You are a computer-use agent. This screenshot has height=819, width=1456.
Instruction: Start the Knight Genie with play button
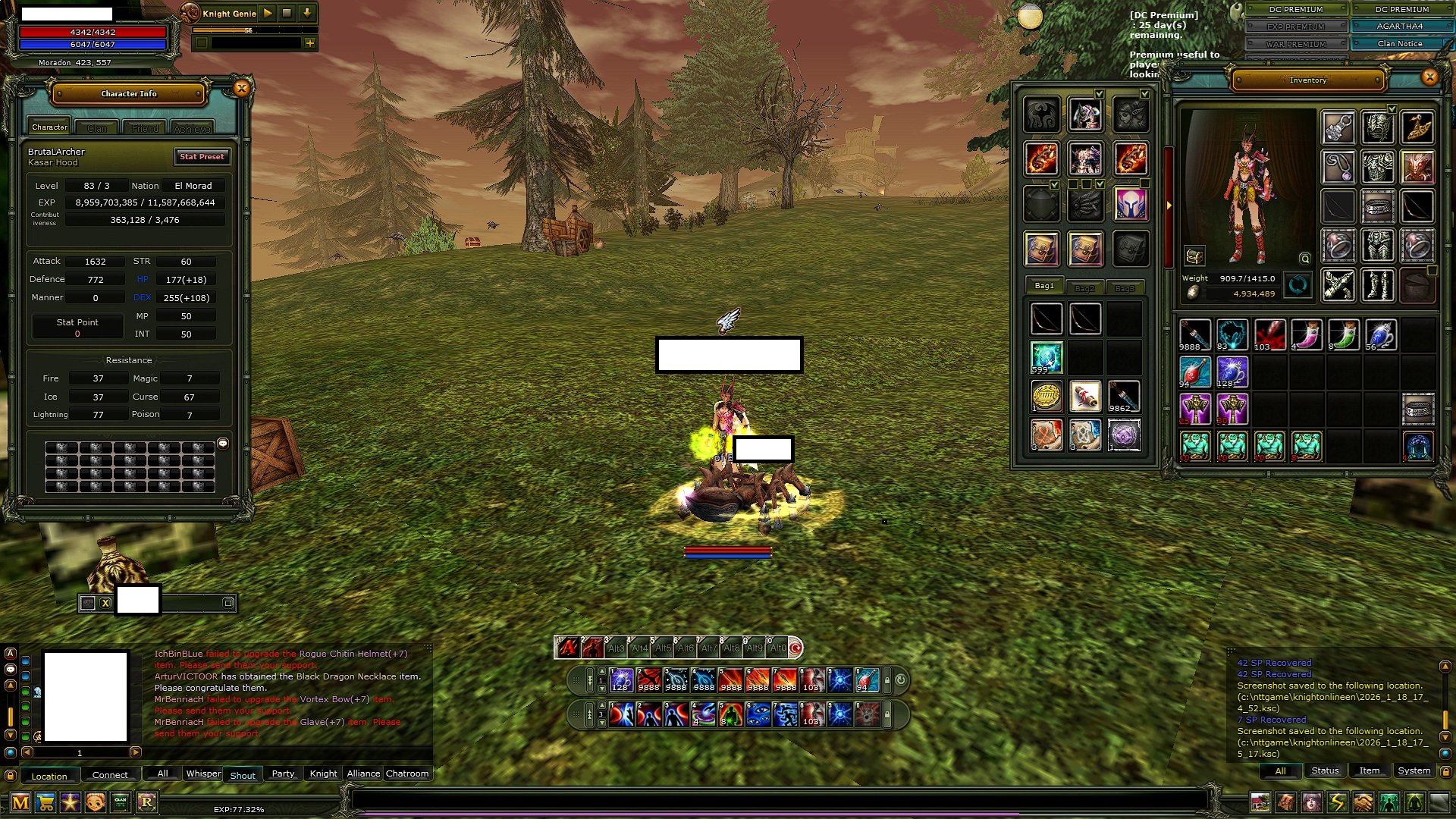tap(268, 13)
